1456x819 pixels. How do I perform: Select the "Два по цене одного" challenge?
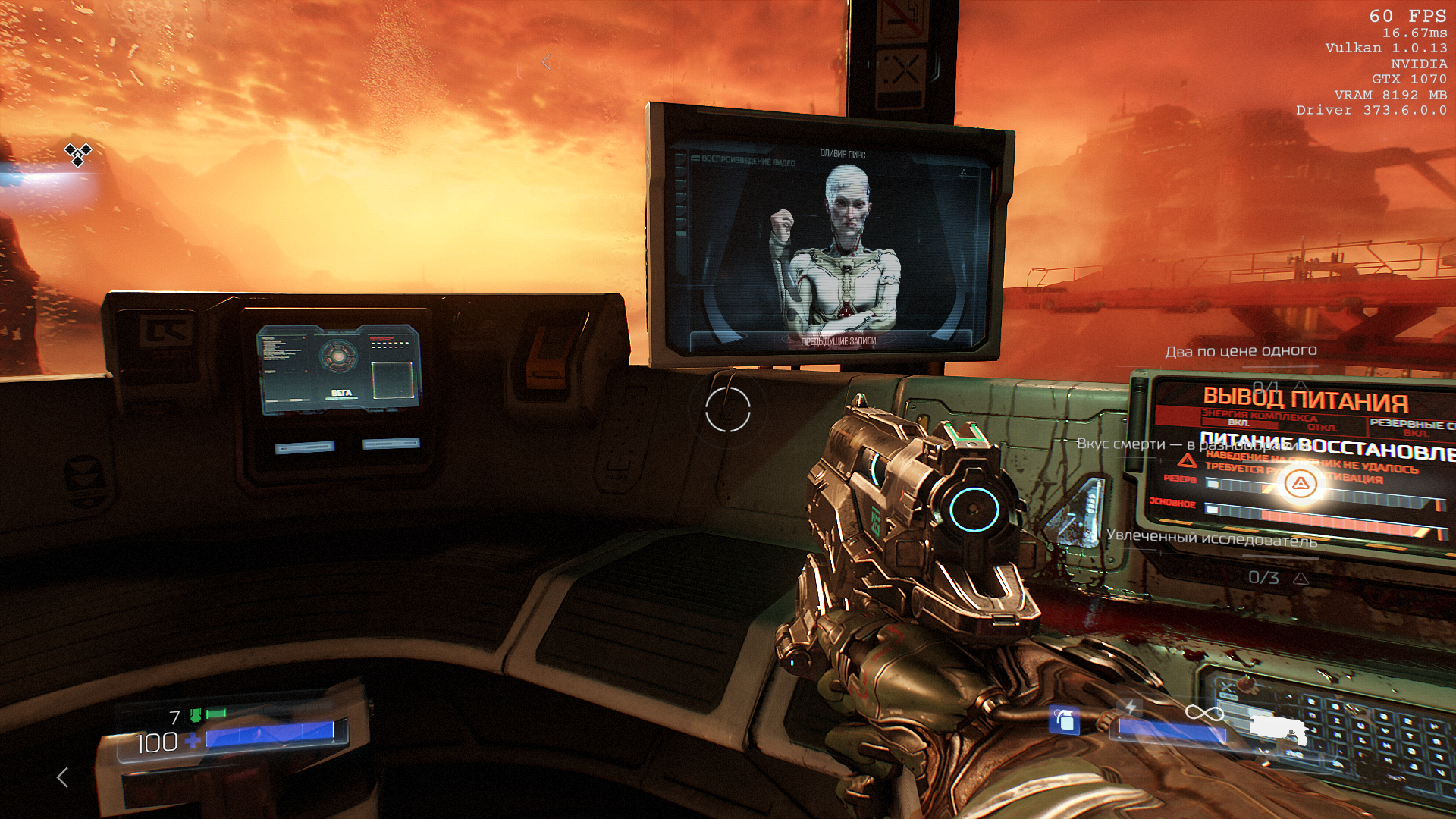coord(1241,351)
